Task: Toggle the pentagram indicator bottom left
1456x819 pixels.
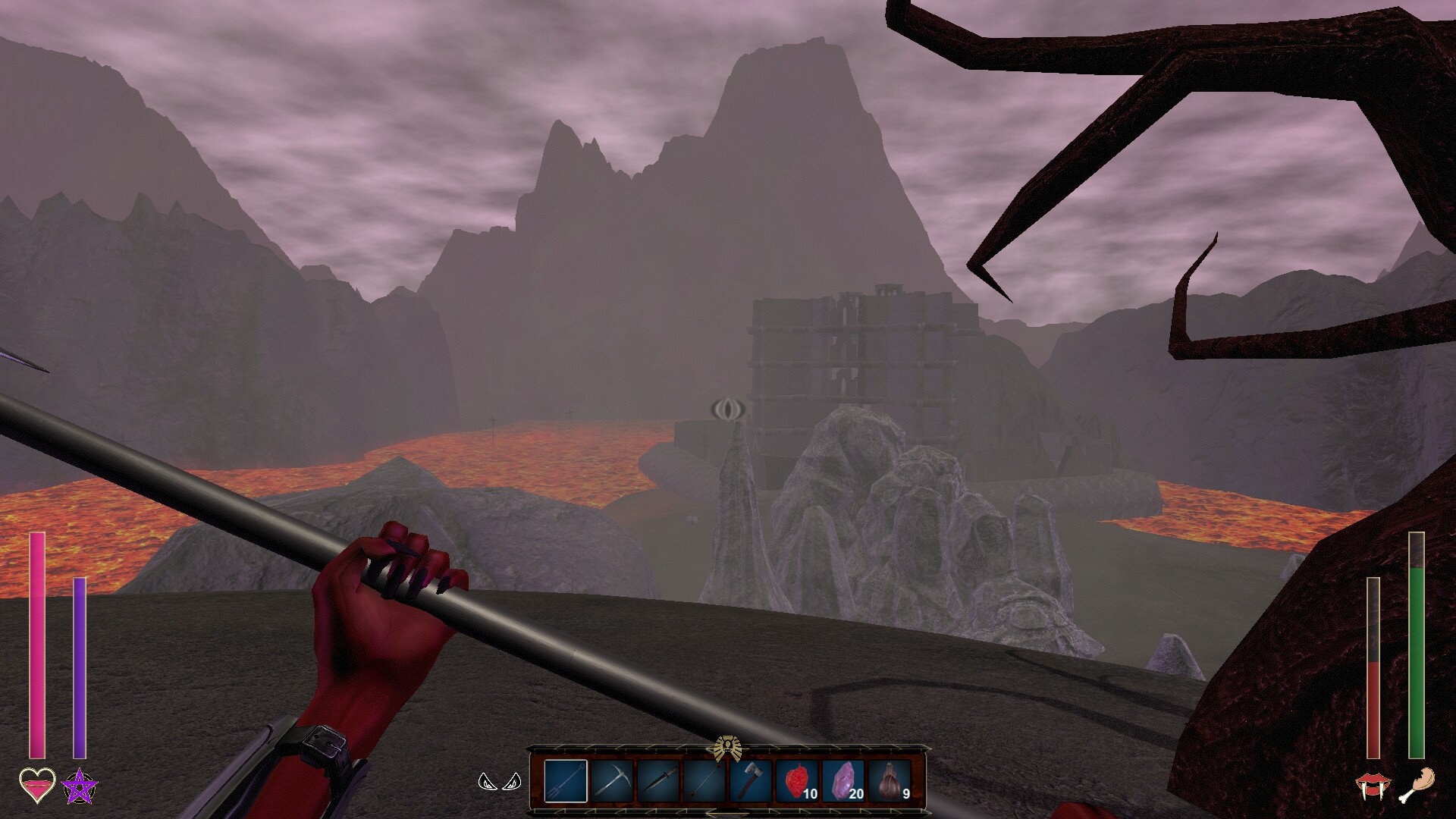Action: click(78, 787)
